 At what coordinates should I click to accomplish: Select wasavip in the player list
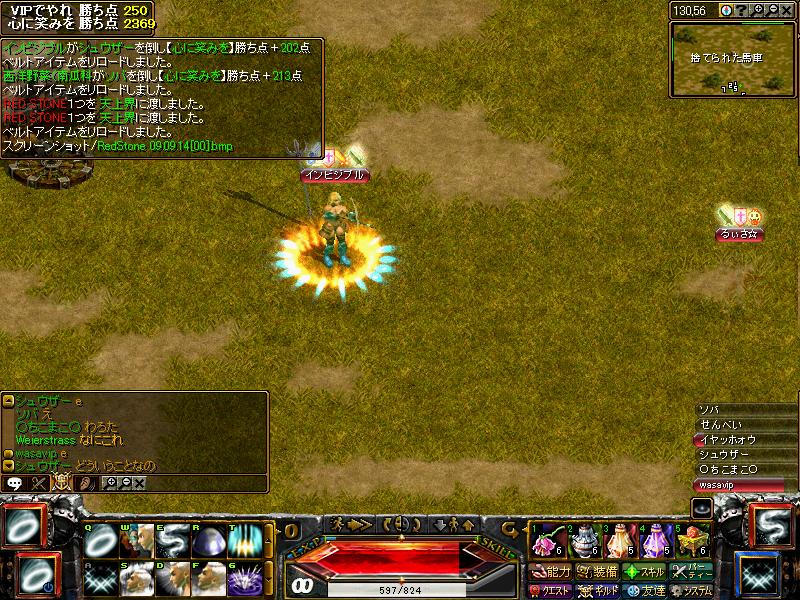click(742, 484)
